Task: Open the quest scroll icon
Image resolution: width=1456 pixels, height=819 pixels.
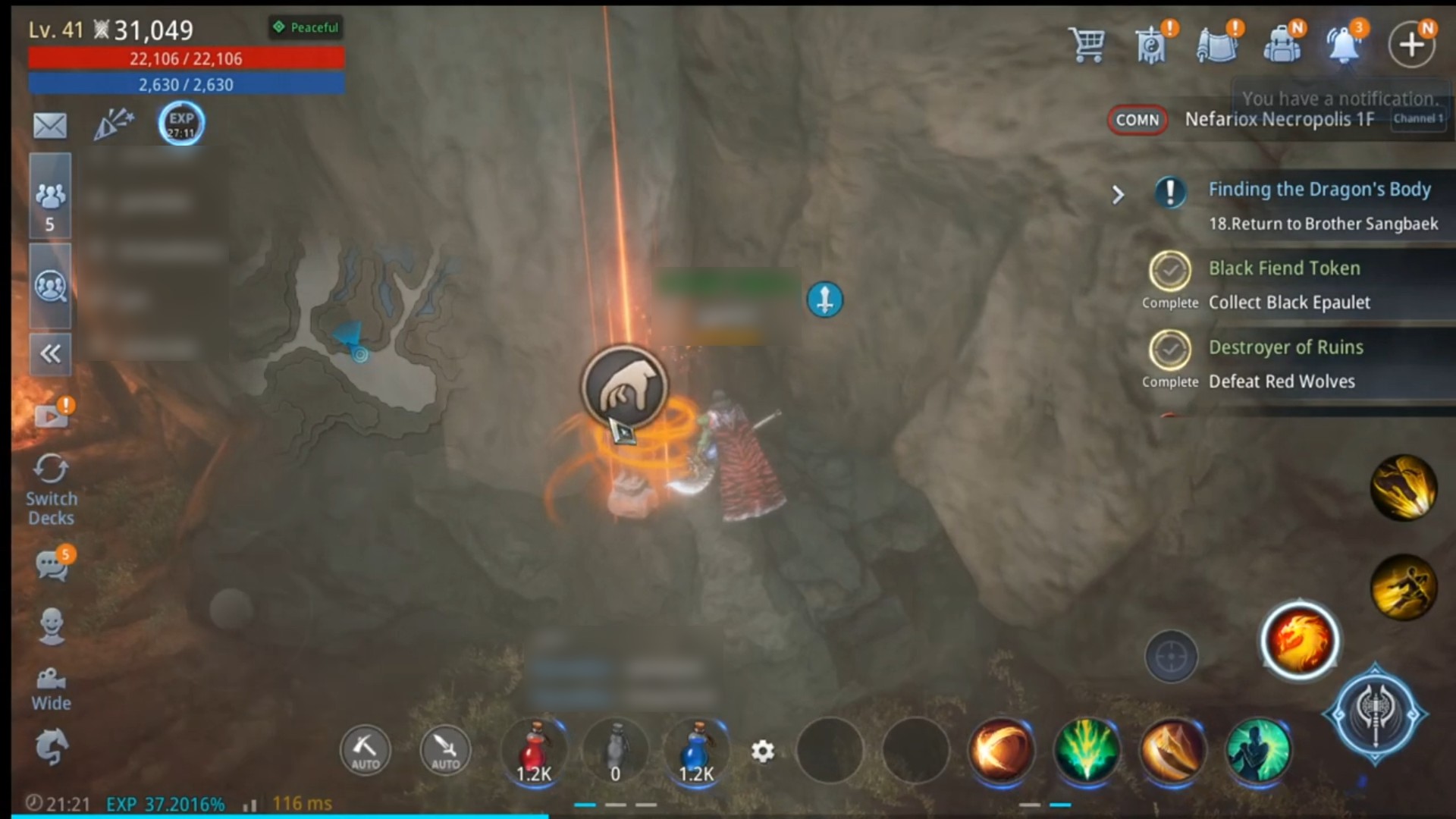Action: [x=1217, y=44]
